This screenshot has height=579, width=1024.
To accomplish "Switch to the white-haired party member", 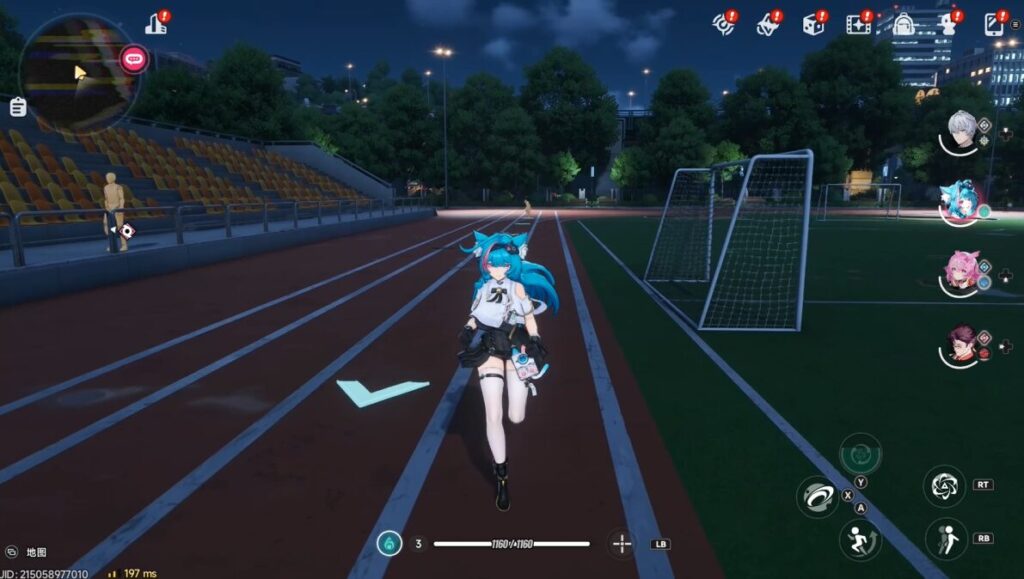I will tap(963, 132).
